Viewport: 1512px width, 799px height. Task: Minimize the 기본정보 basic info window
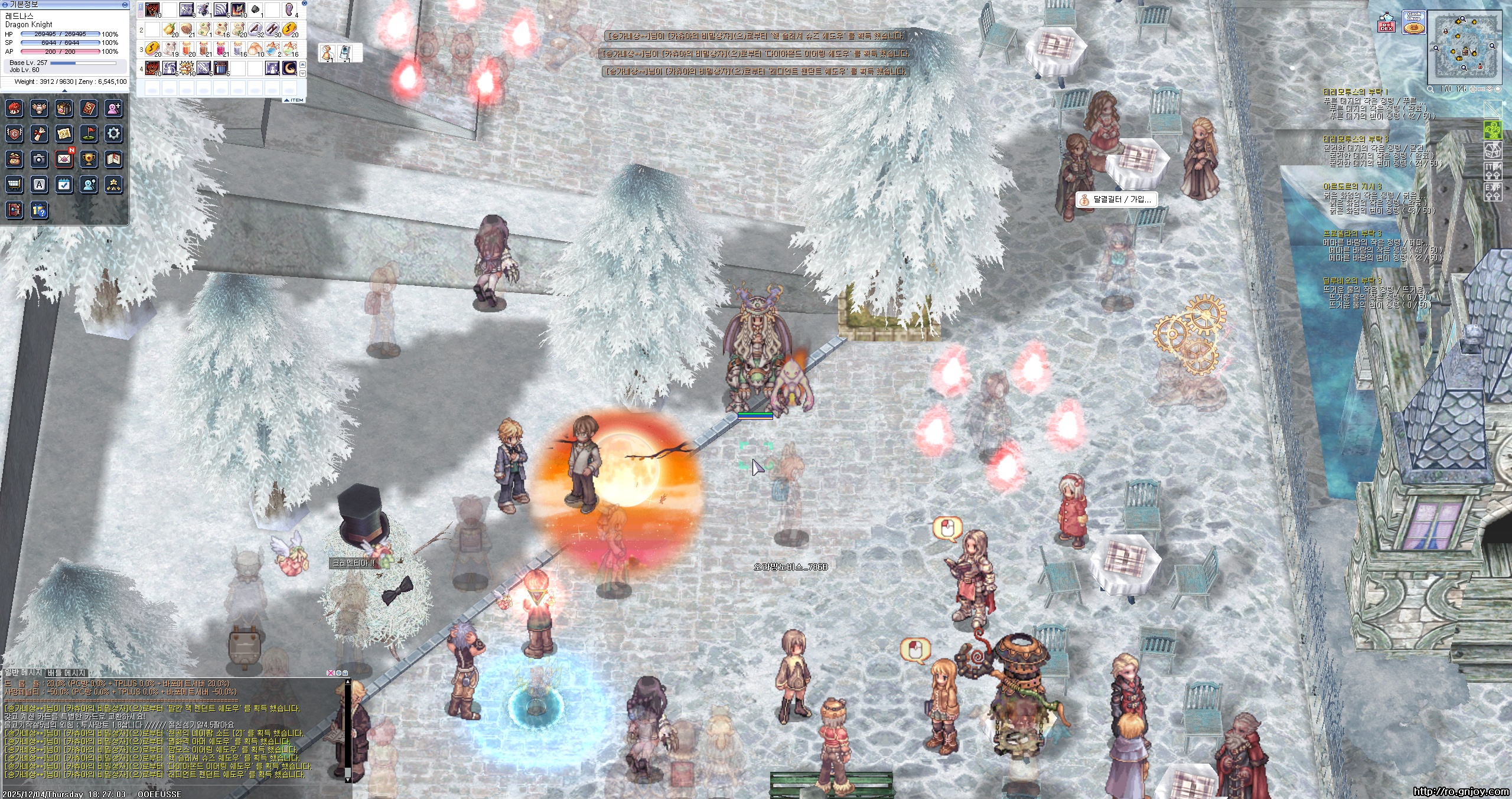pos(125,4)
